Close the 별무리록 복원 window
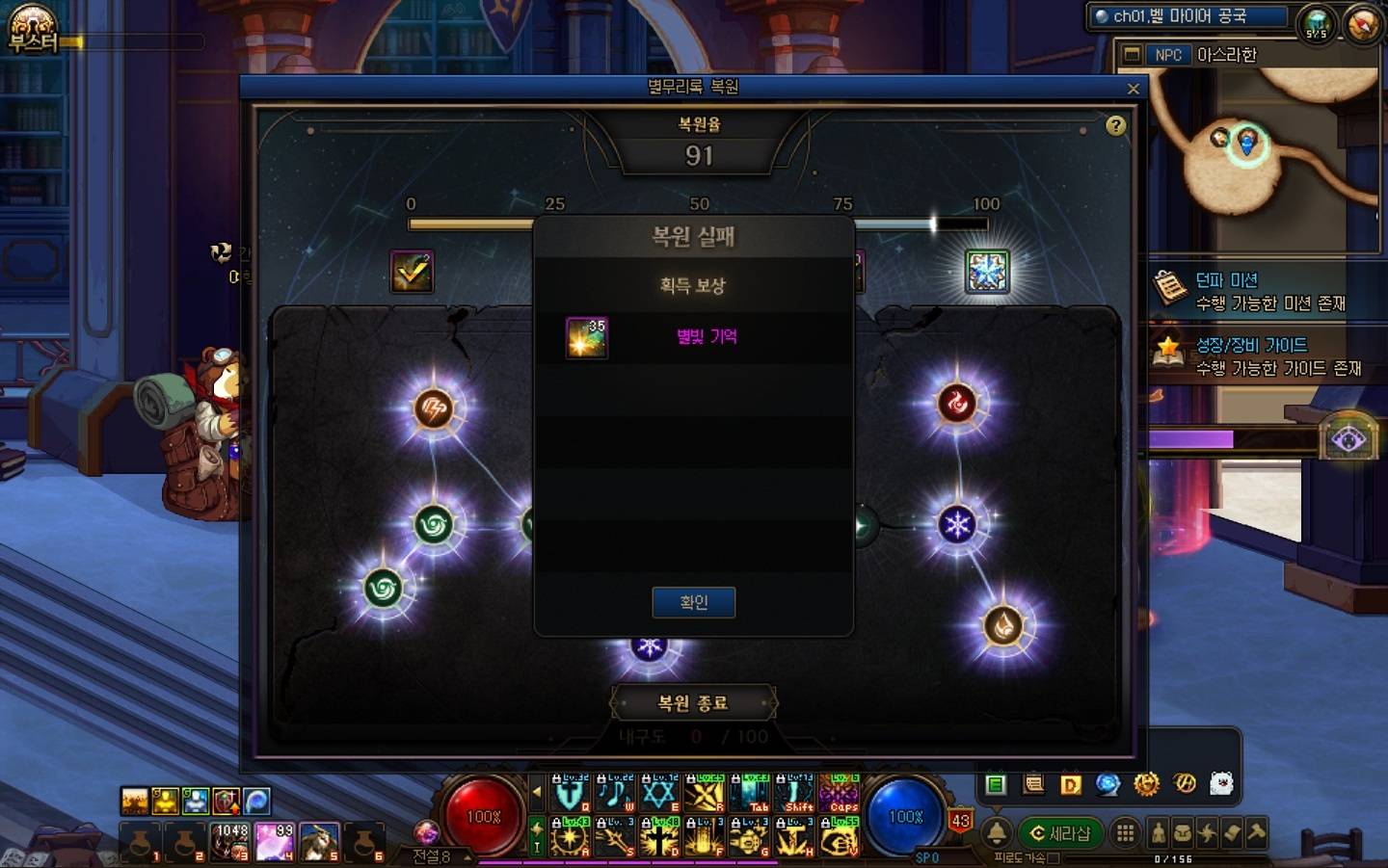Screen dimensions: 1388x868 pos(1133,89)
